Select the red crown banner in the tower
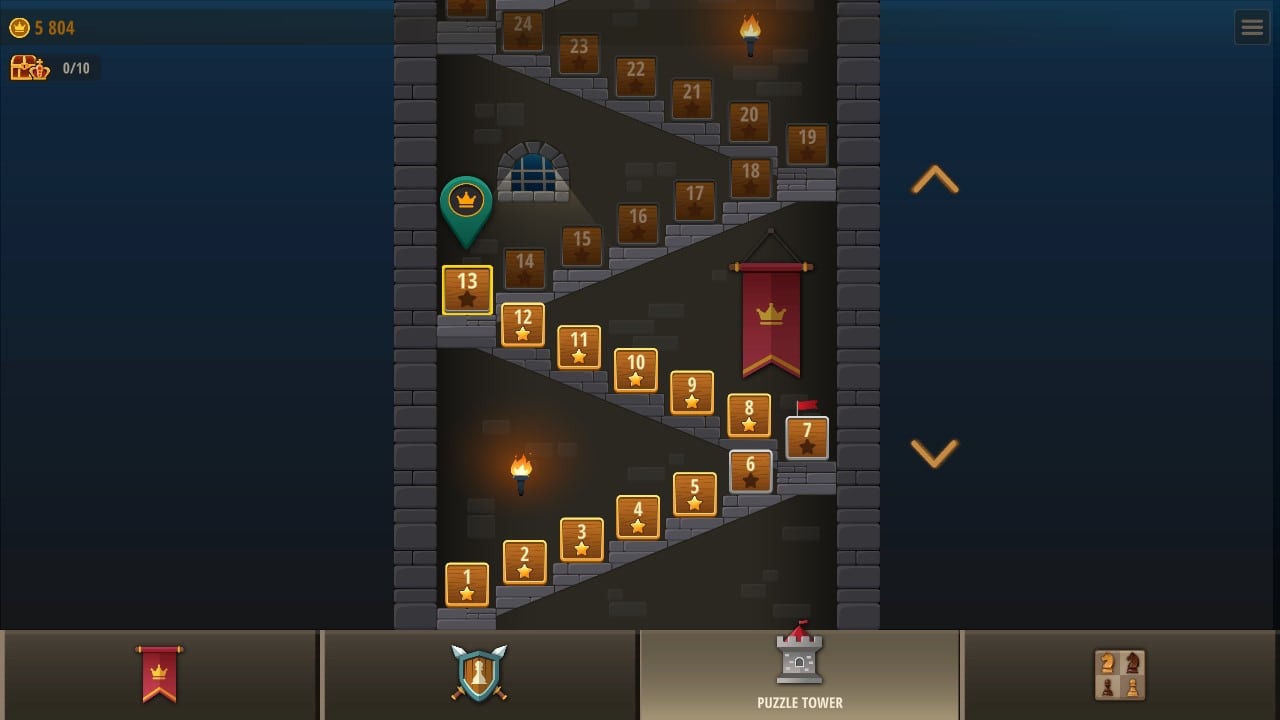The image size is (1280, 720). pos(770,315)
